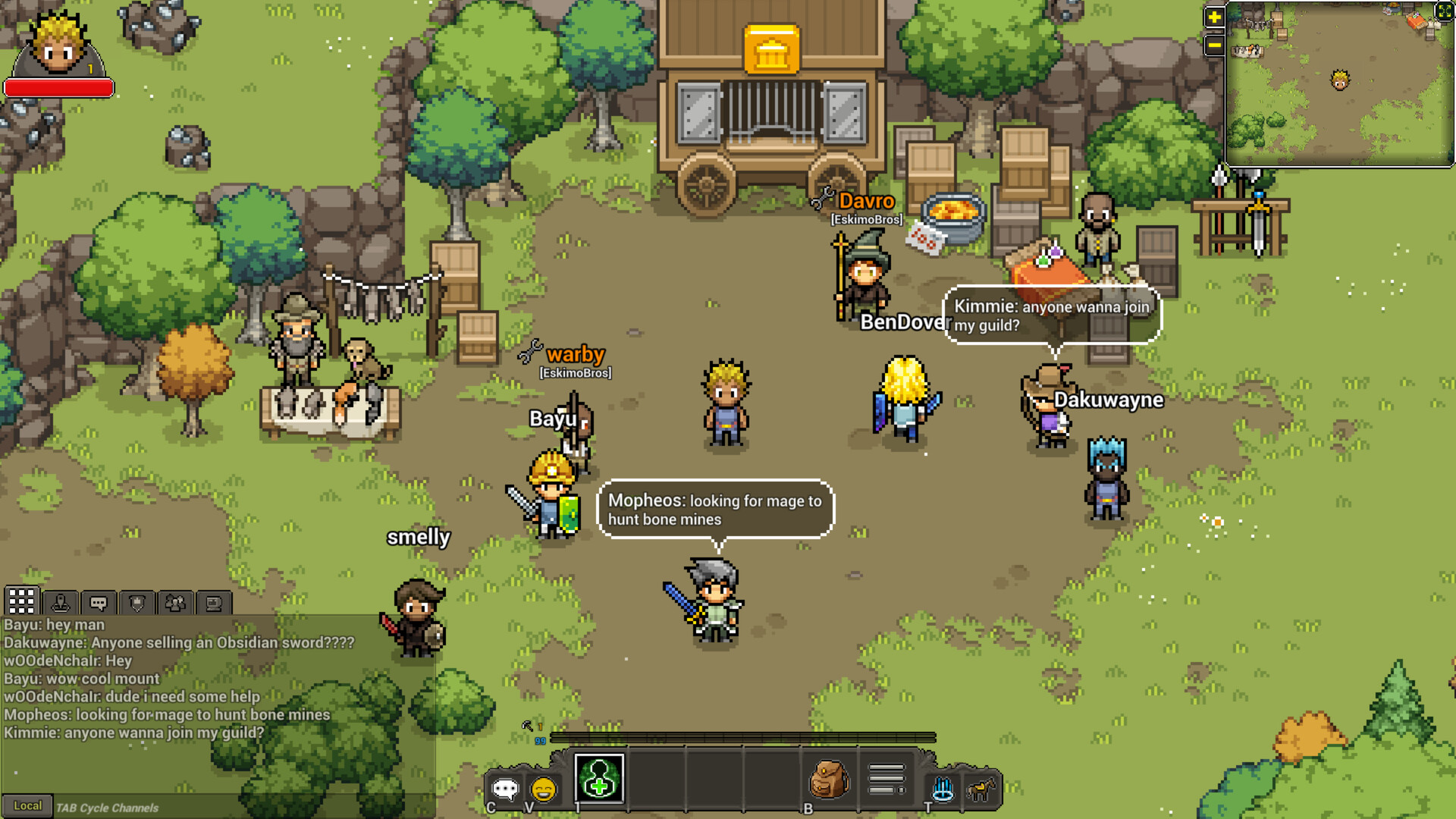Toggle the map pin channel filter above chat
The height and width of the screenshot is (819, 1456).
61,601
